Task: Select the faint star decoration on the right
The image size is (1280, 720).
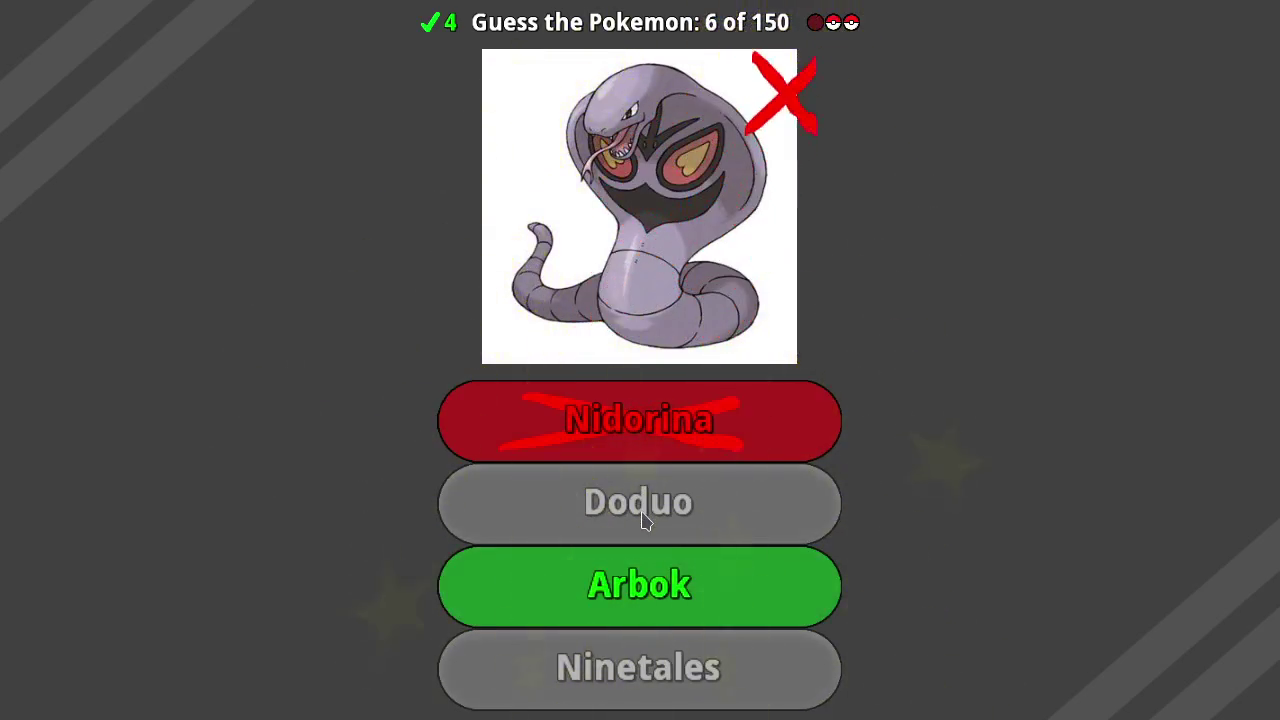Action: (945, 460)
